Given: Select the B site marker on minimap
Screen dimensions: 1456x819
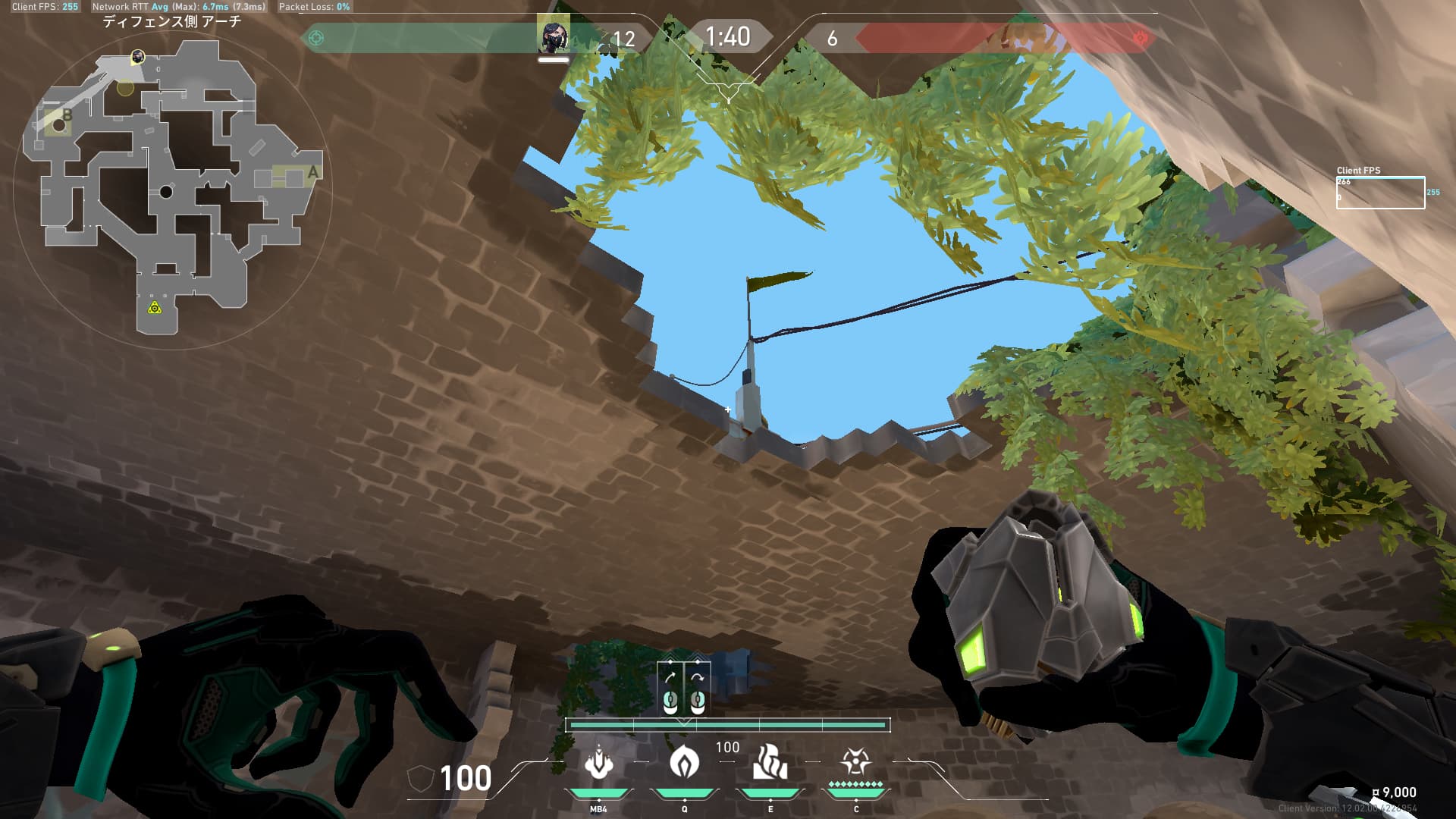Looking at the screenshot, I should 67,115.
